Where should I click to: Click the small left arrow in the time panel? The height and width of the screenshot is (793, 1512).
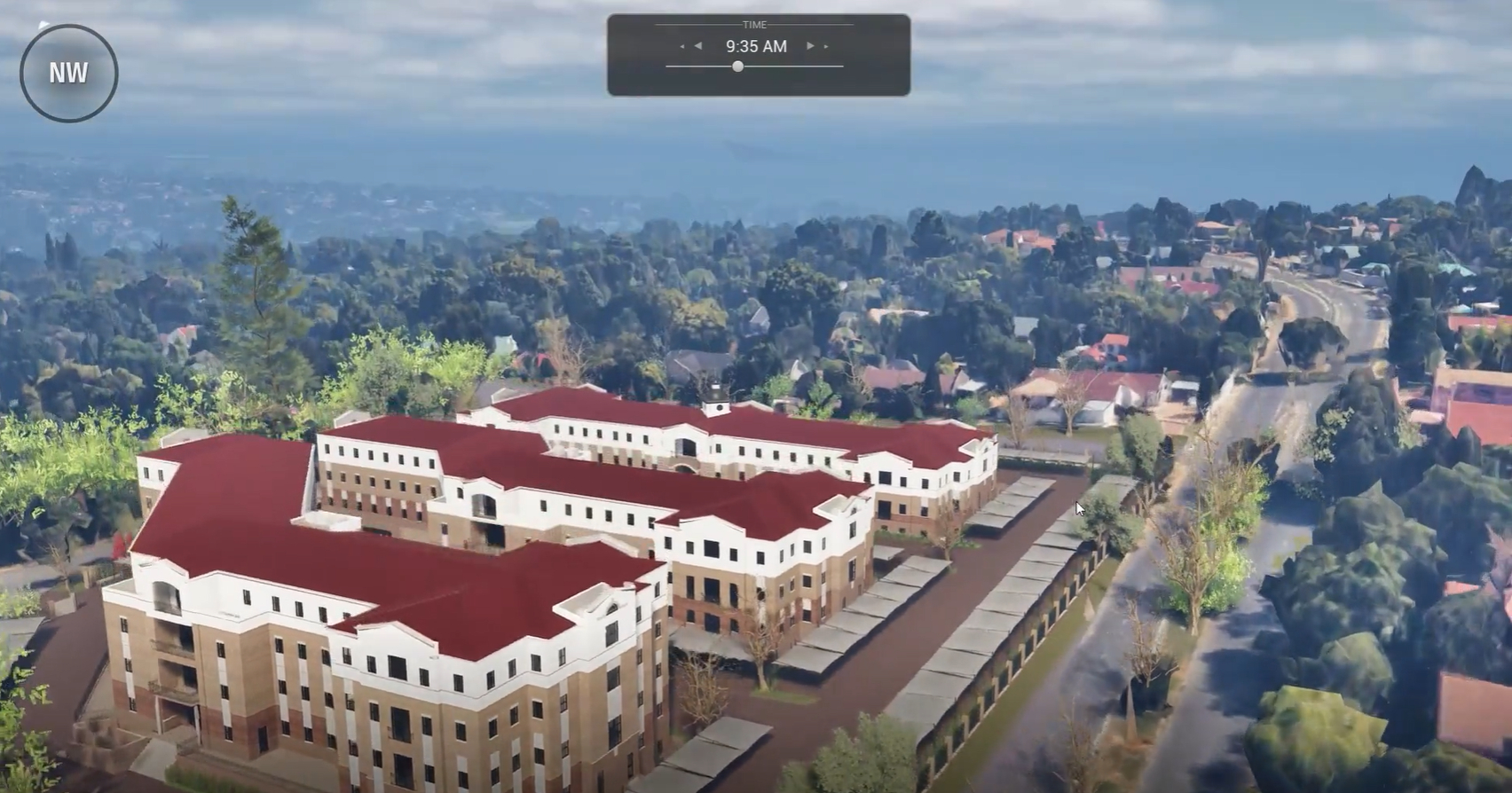coord(681,46)
